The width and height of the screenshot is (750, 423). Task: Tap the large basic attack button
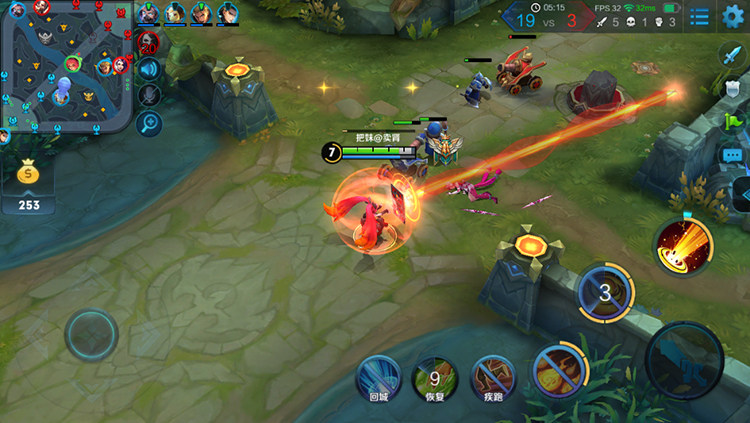point(683,358)
